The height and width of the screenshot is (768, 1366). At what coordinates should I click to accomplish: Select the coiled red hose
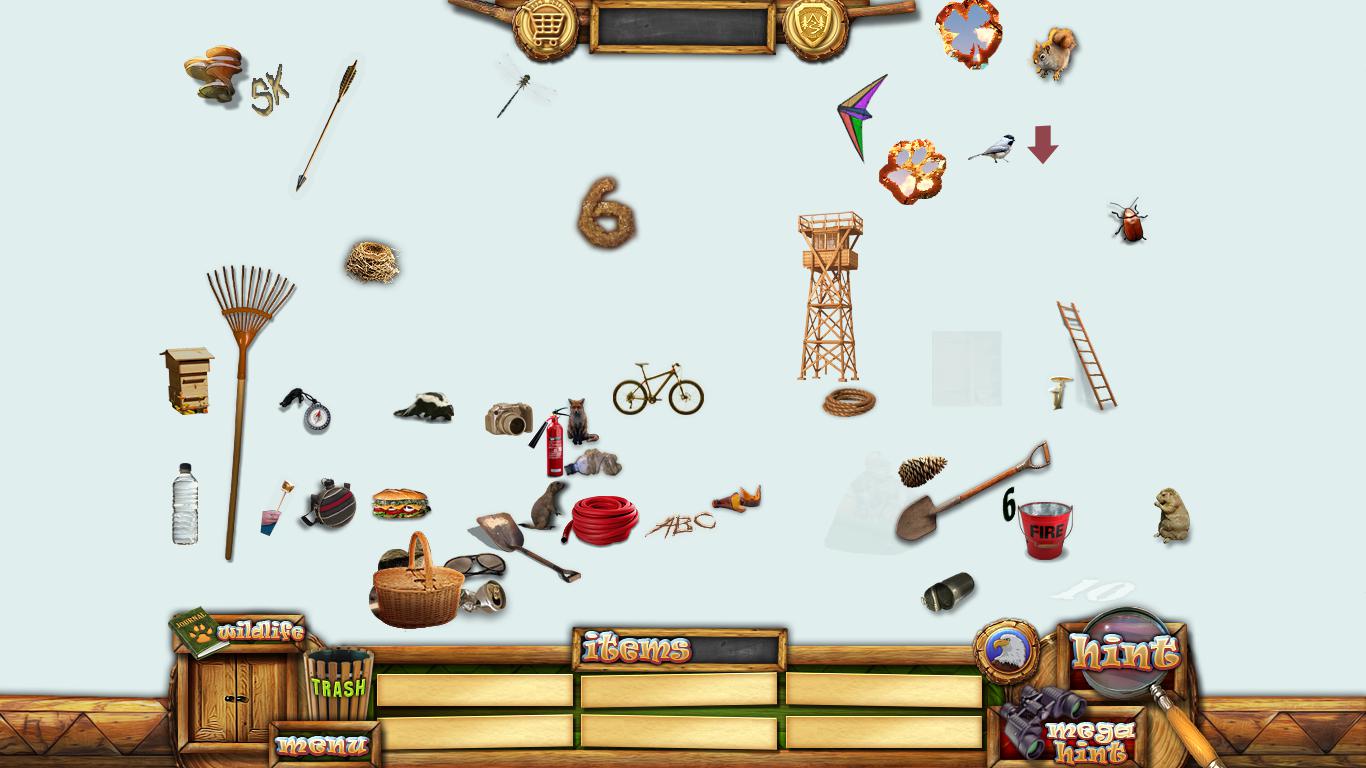(605, 519)
